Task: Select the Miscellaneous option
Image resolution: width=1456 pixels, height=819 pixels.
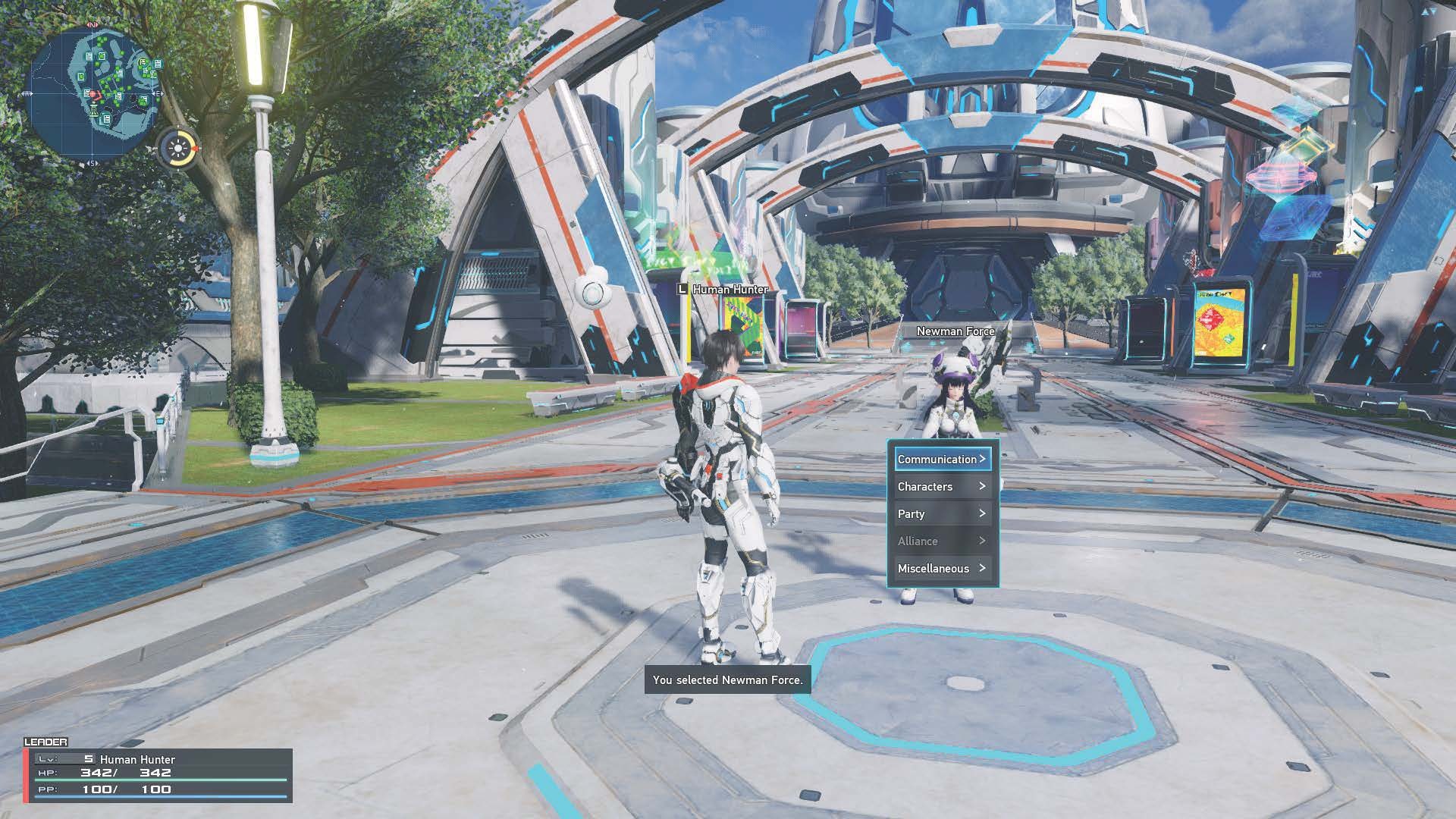Action: [x=934, y=568]
